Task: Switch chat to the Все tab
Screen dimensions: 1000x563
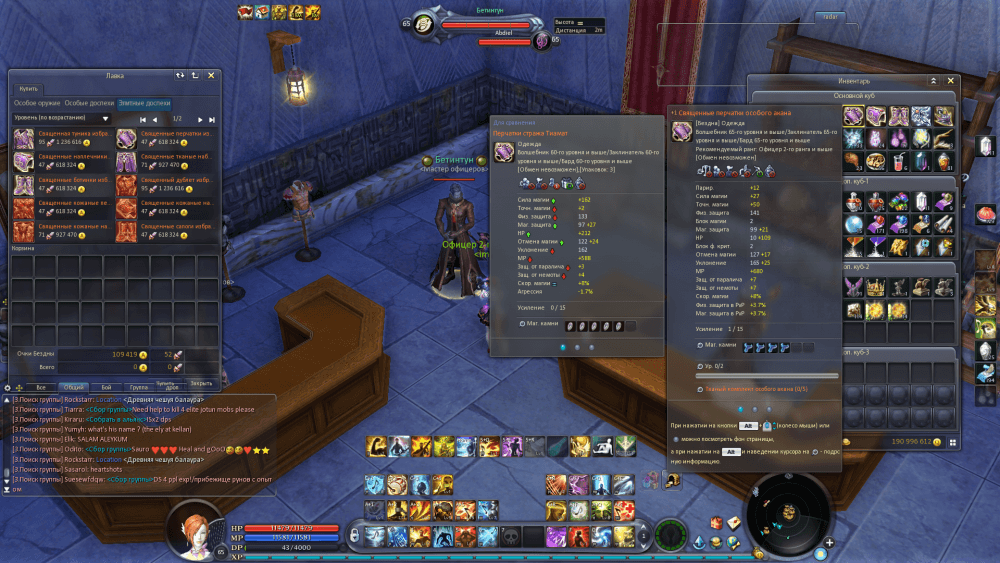Action: 40,386
